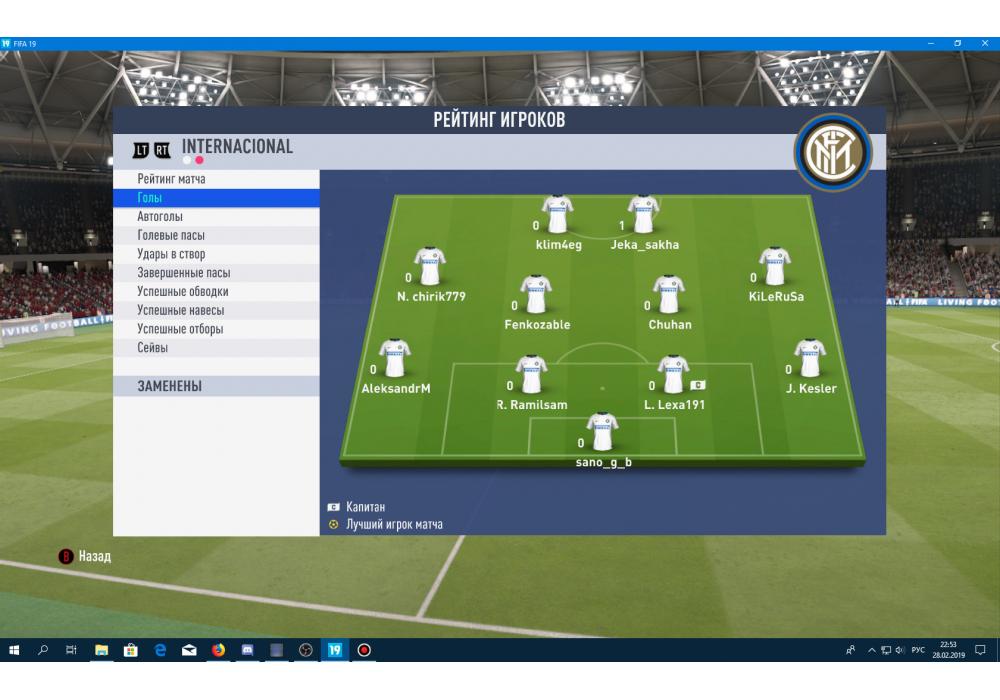Open the Windows Start menu
This screenshot has height=700, width=1000.
(x=14, y=650)
